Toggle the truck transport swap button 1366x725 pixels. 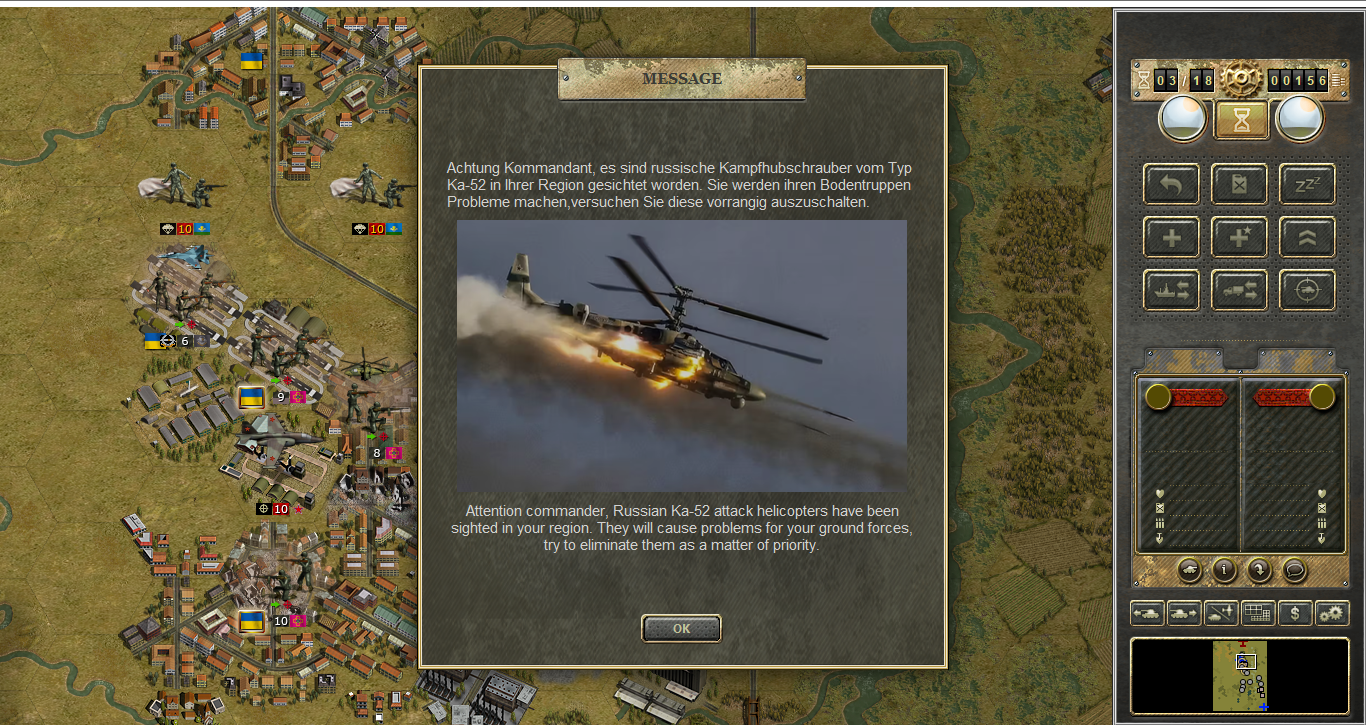[1240, 290]
